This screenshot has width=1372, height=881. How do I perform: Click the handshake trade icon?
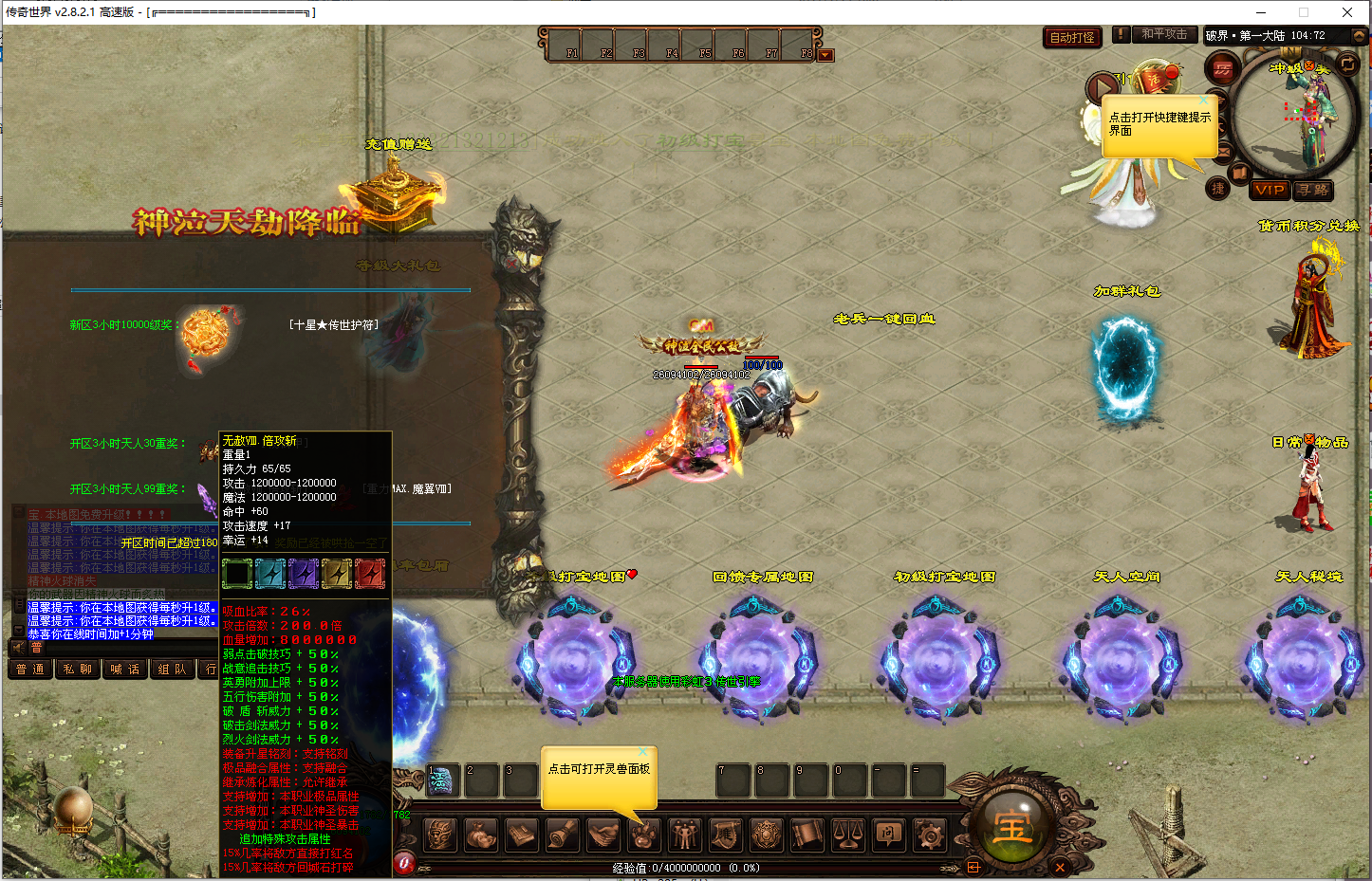point(603,835)
